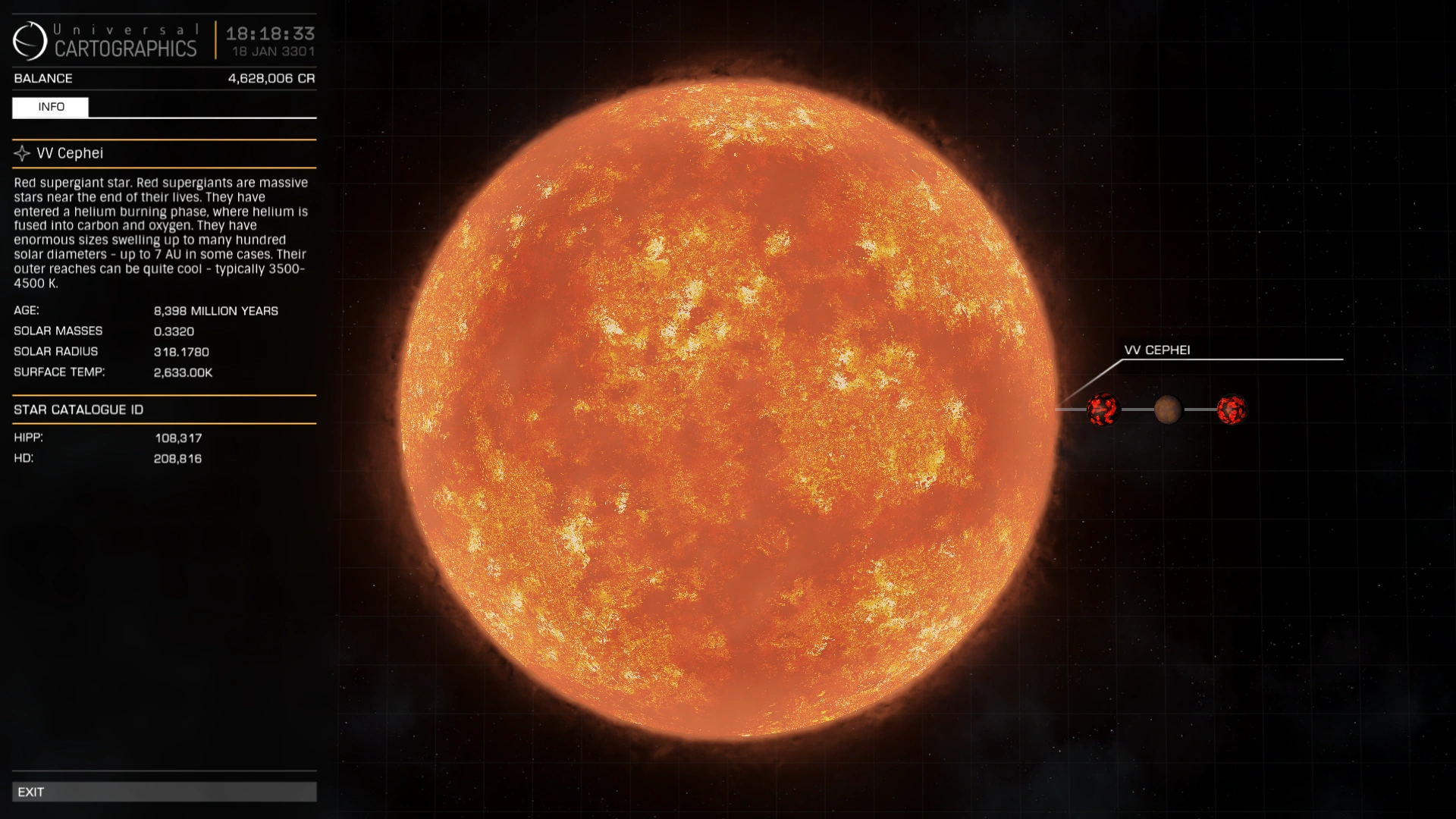Select the SURFACE TEMP reading 2,633.00K
The height and width of the screenshot is (819, 1456).
pyautogui.click(x=183, y=372)
